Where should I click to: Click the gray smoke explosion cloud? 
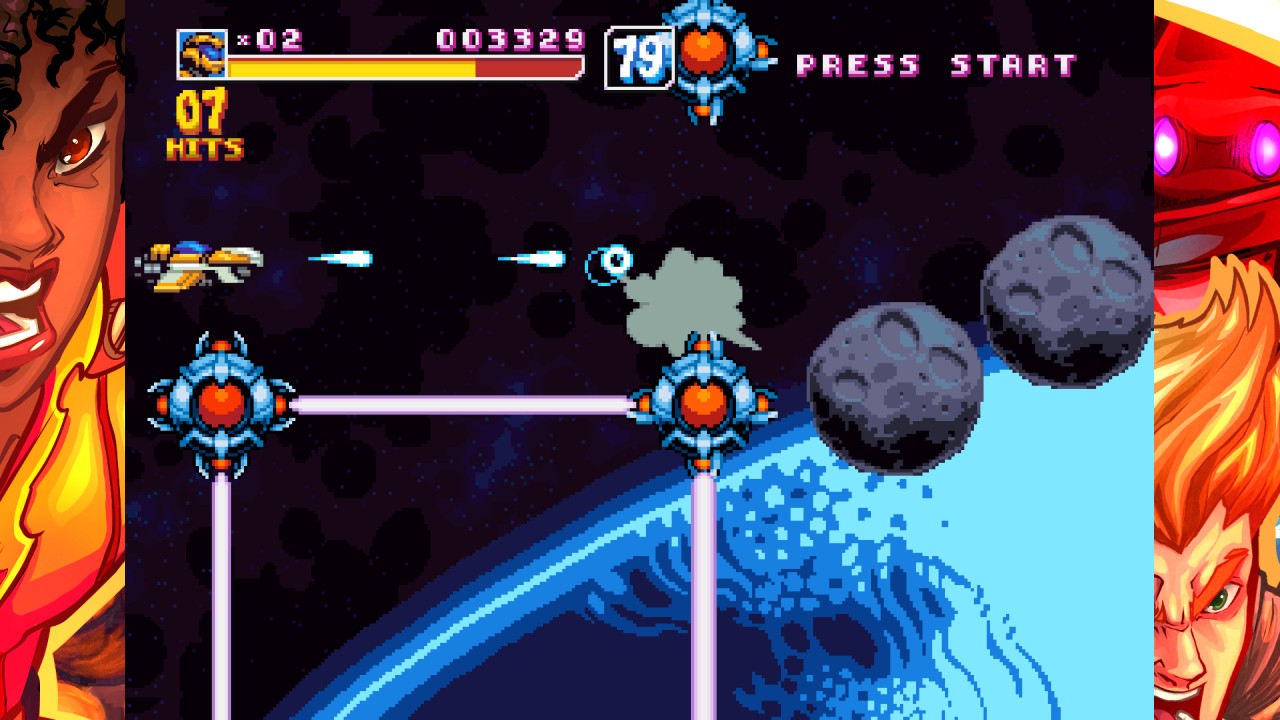(688, 300)
